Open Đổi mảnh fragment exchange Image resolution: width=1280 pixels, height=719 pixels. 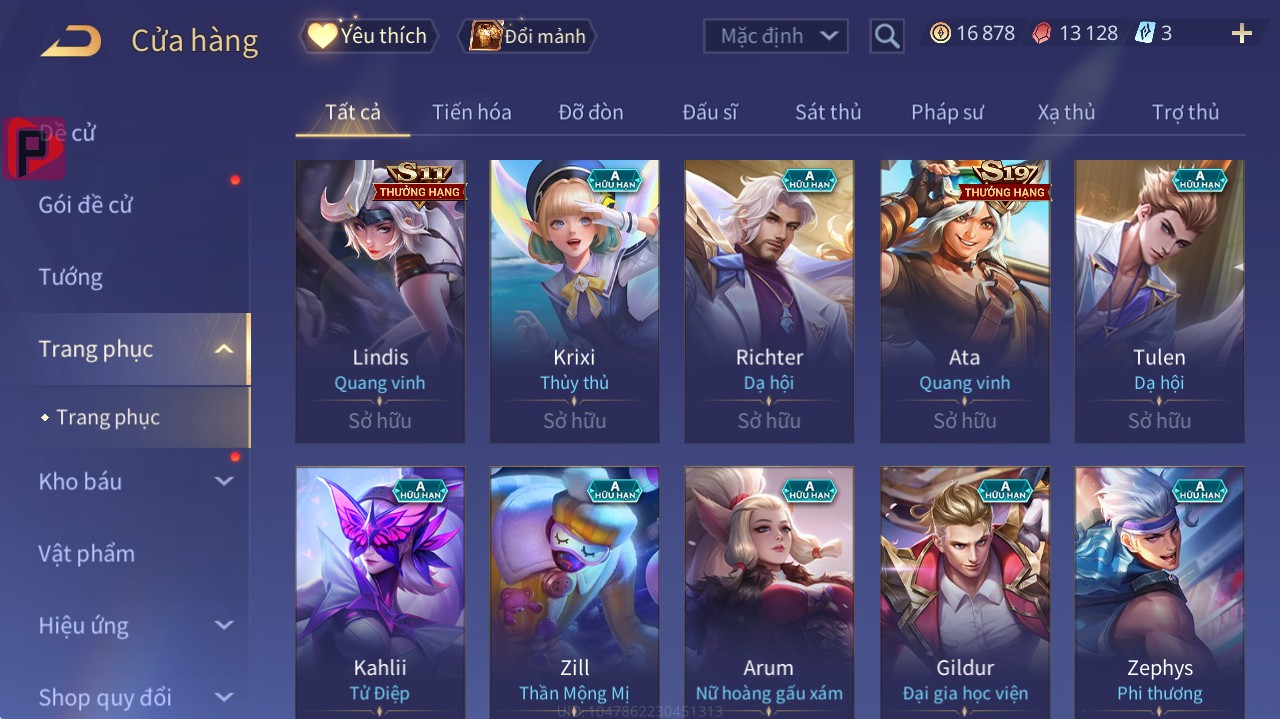(x=528, y=36)
